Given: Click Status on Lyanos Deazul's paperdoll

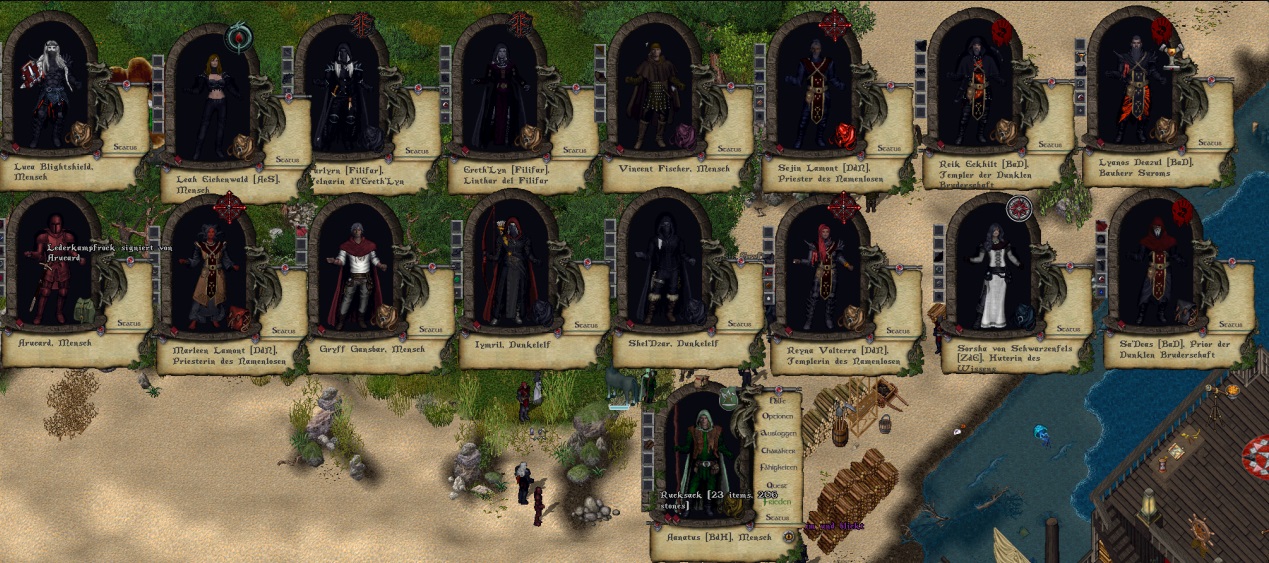Looking at the screenshot, I should coord(1210,143).
